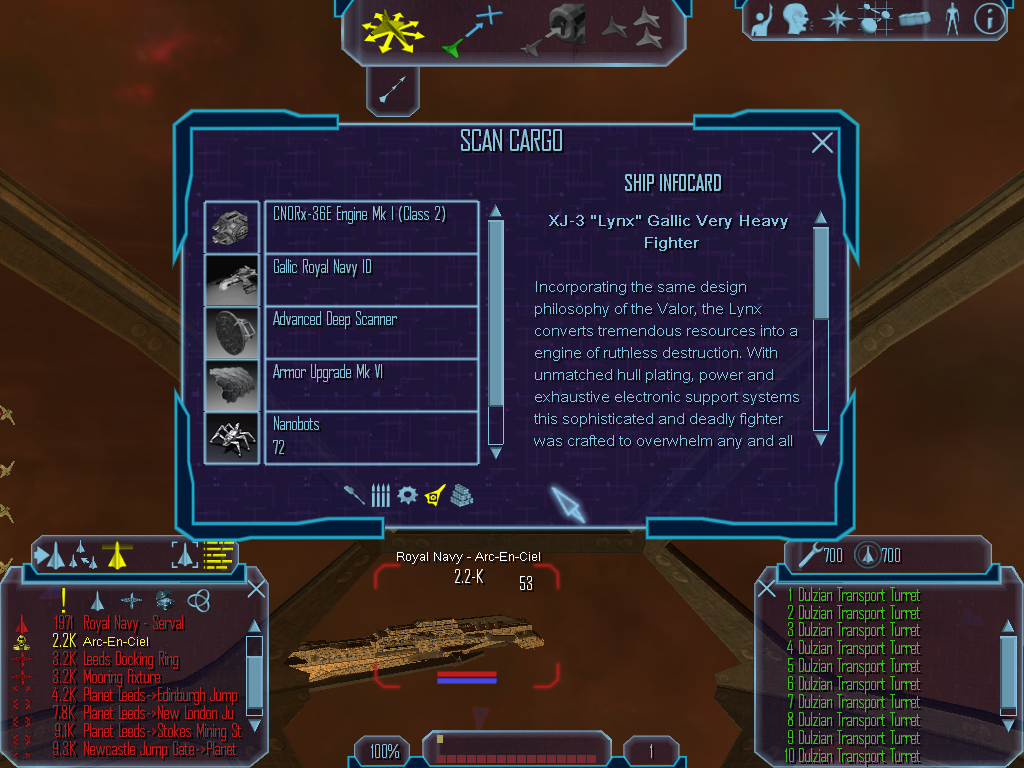This screenshot has width=1024, height=768.
Task: Select Armor Upgrade Mk VI in cargo list
Action: tap(371, 384)
